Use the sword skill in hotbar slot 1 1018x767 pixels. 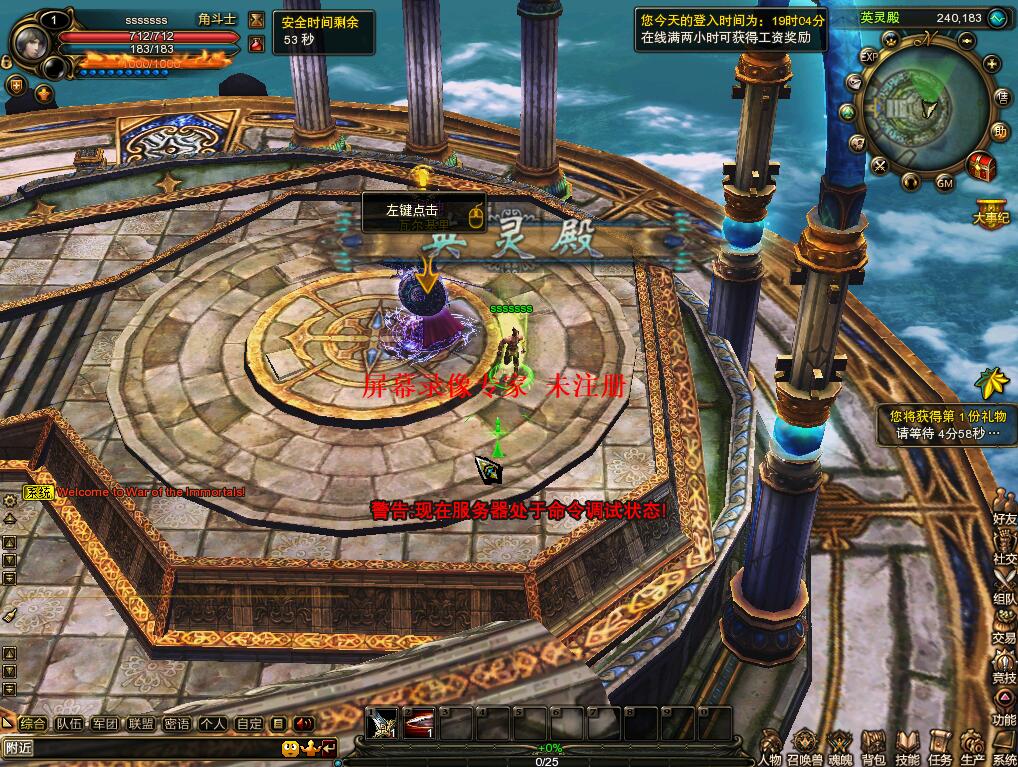coord(382,724)
